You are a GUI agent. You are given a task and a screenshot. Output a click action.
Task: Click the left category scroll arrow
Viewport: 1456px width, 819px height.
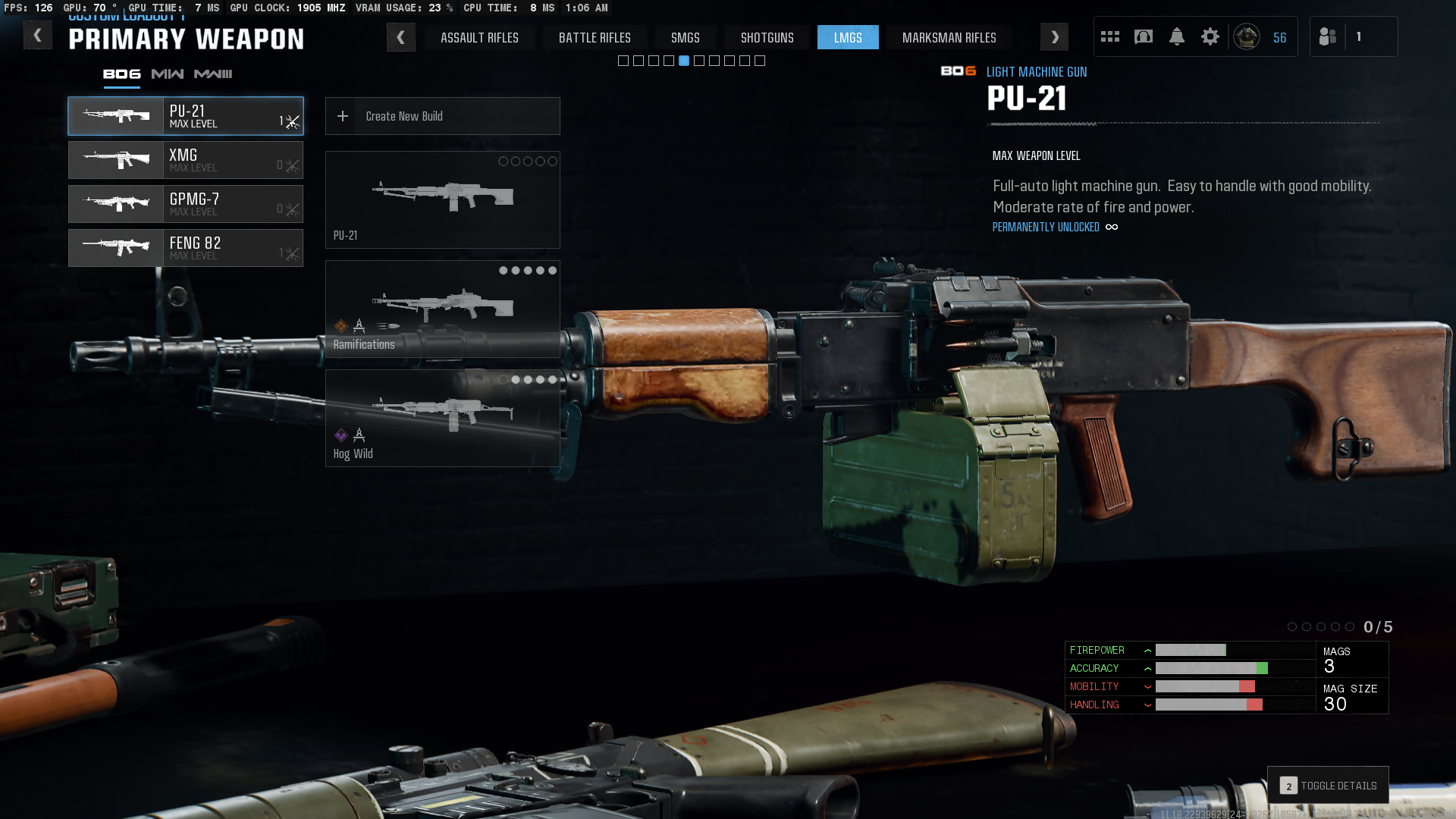400,37
